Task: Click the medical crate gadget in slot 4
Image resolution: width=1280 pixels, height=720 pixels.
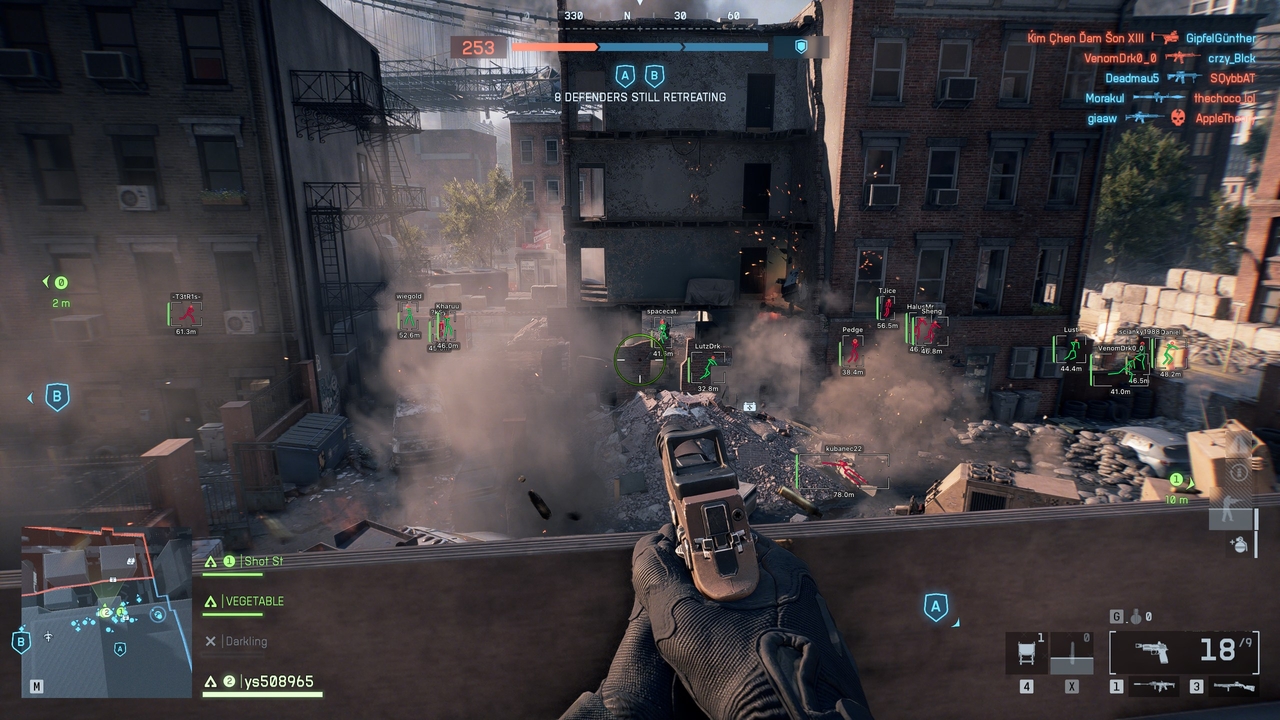Action: tap(1026, 649)
